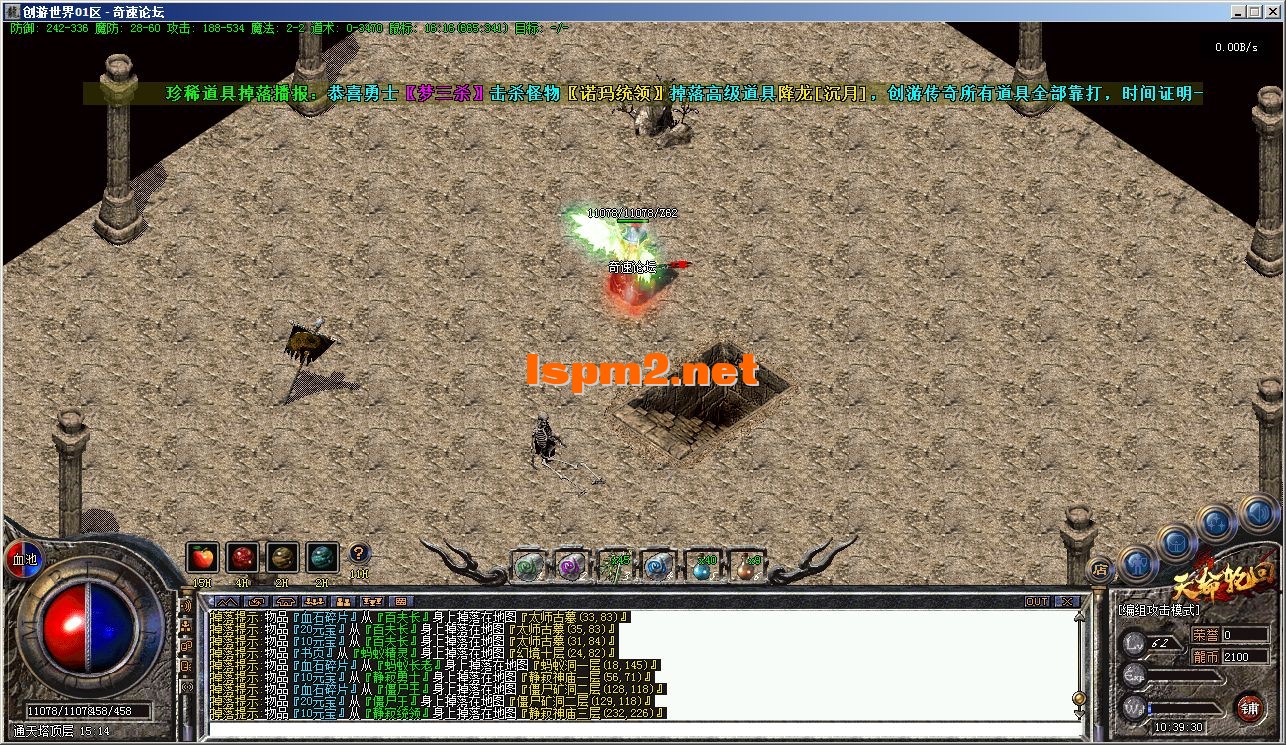
Task: Open the skills sparkle round button
Action: pos(1215,523)
